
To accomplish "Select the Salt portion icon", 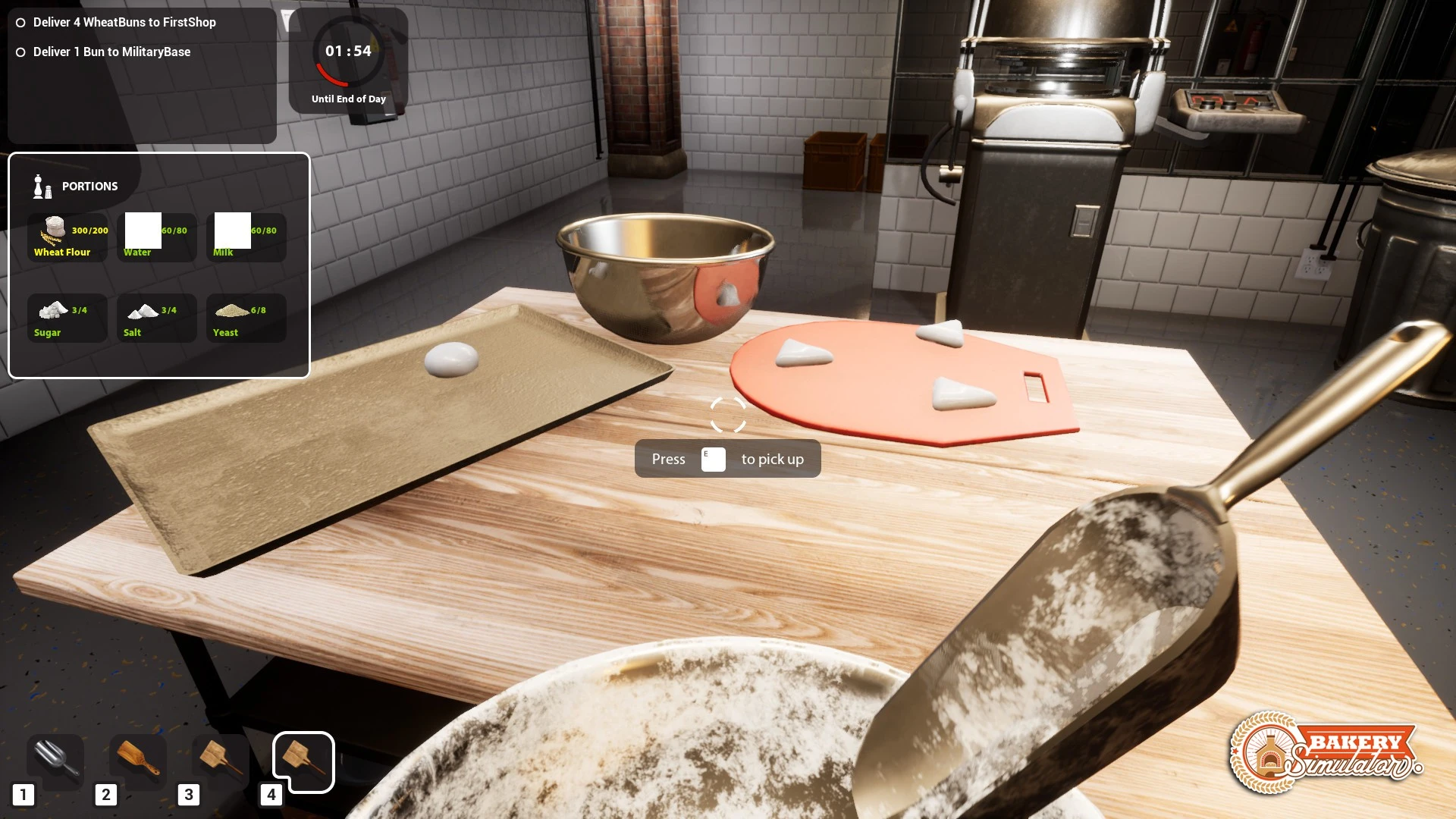I will (x=142, y=311).
